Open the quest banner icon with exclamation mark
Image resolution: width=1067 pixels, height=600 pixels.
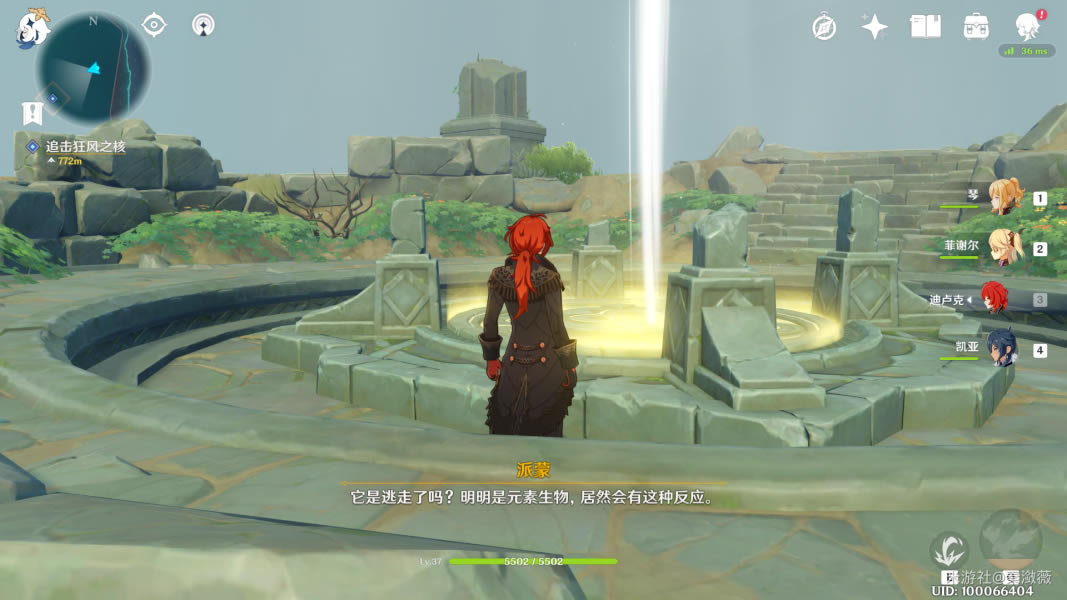(32, 113)
